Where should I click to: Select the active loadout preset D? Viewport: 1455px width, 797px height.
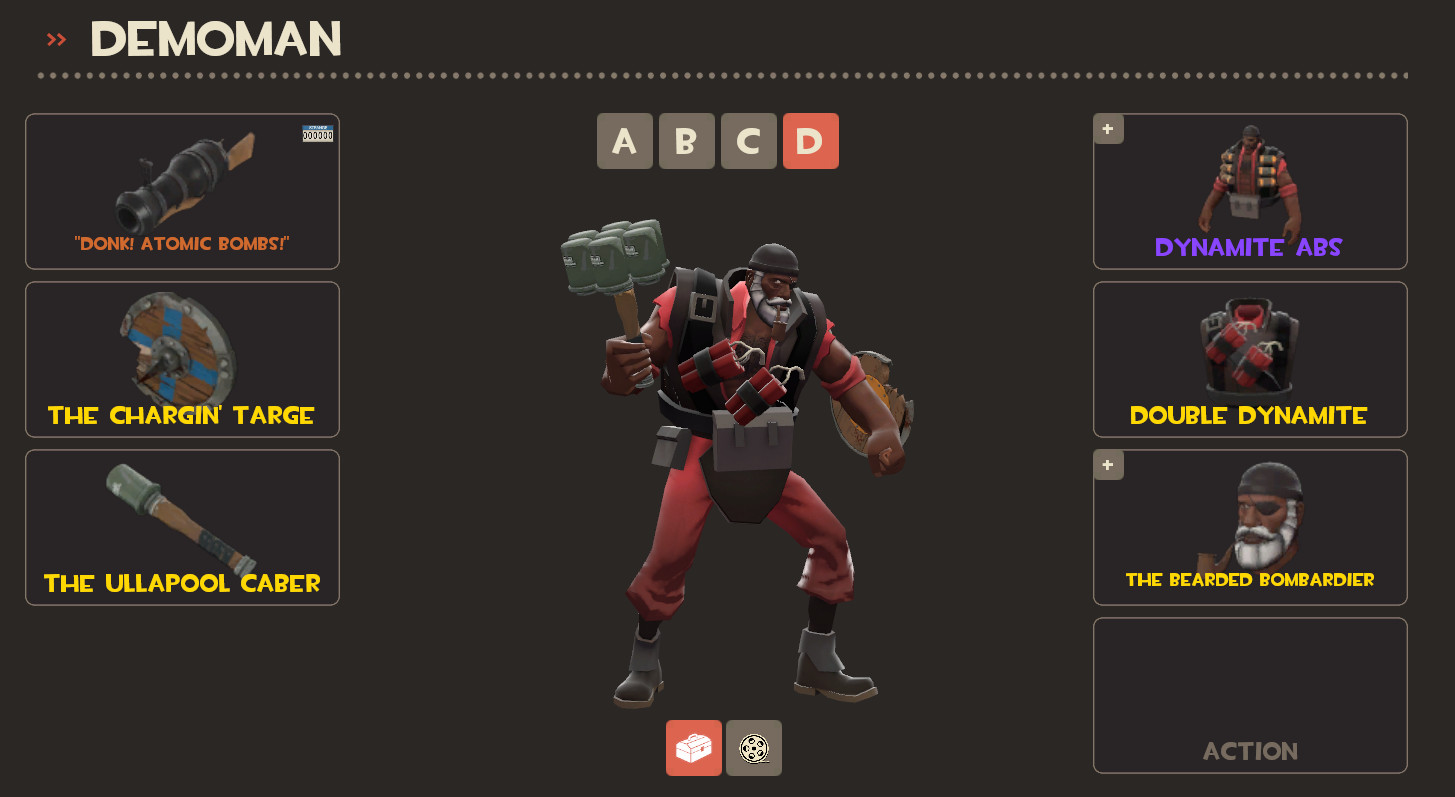coord(810,141)
